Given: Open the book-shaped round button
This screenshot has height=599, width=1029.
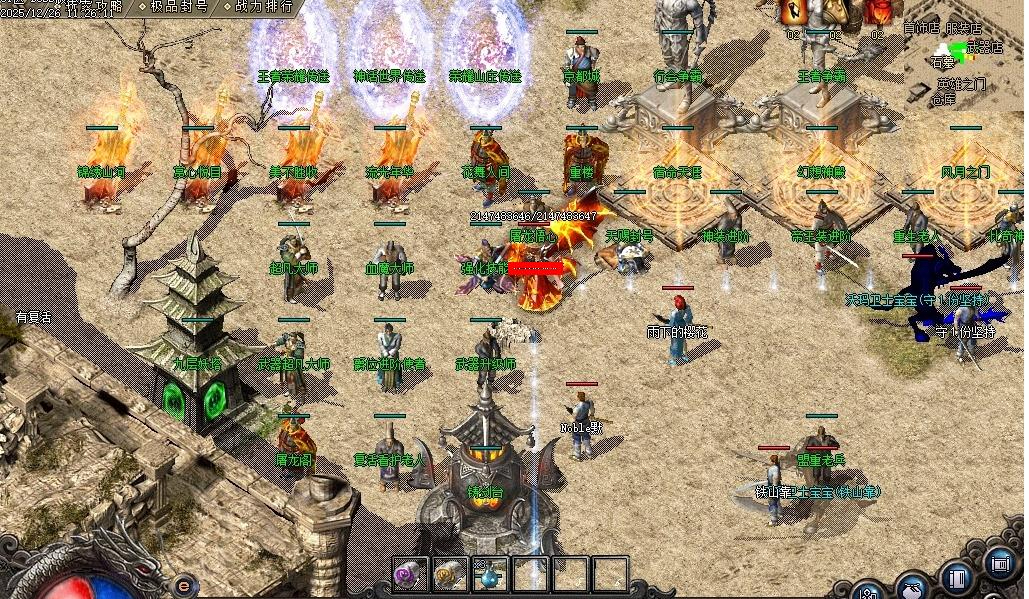Looking at the screenshot, I should 956,578.
